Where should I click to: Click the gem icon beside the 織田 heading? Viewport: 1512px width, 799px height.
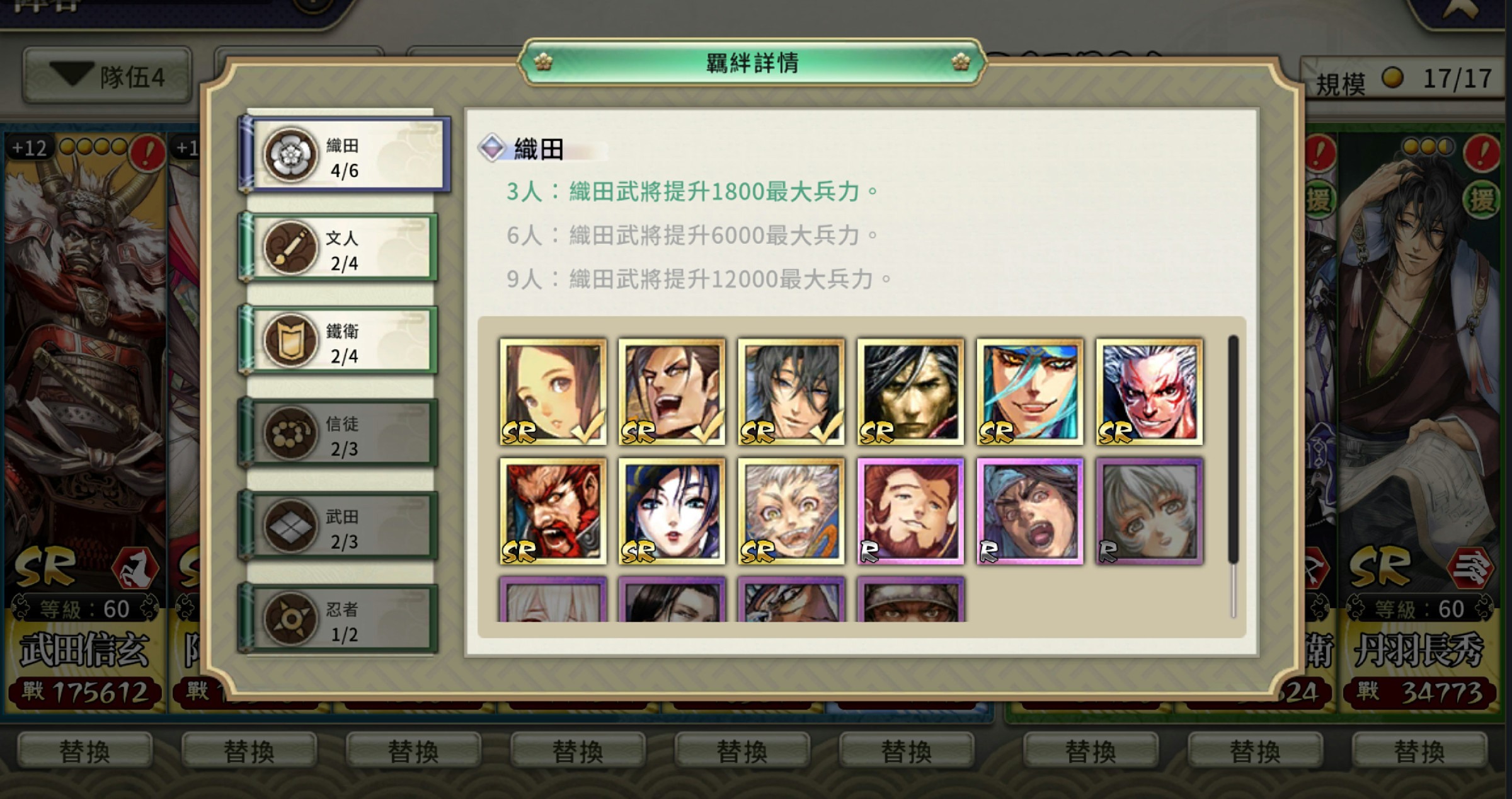(x=493, y=149)
